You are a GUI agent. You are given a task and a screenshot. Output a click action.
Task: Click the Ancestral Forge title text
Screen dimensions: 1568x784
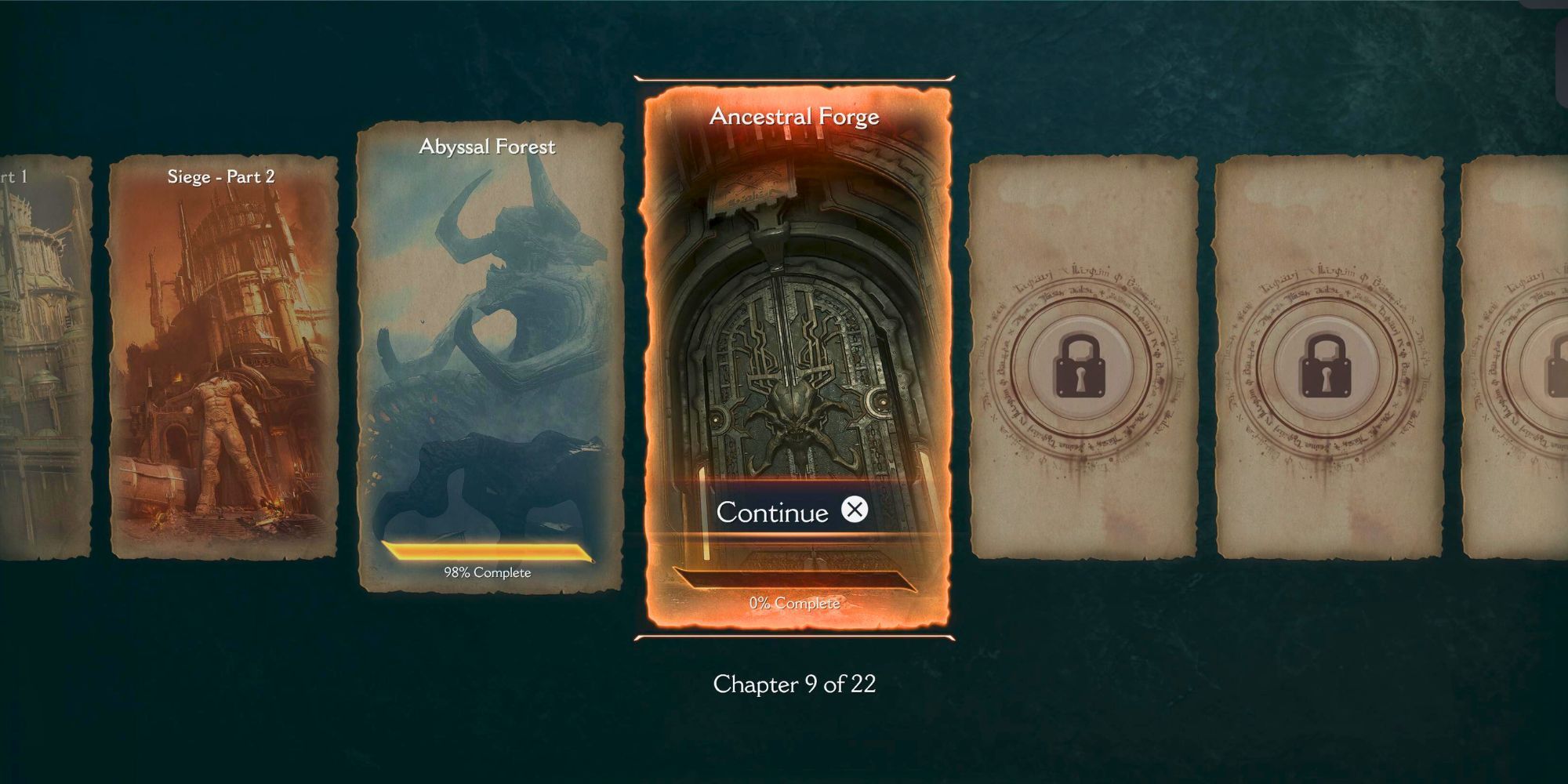795,118
